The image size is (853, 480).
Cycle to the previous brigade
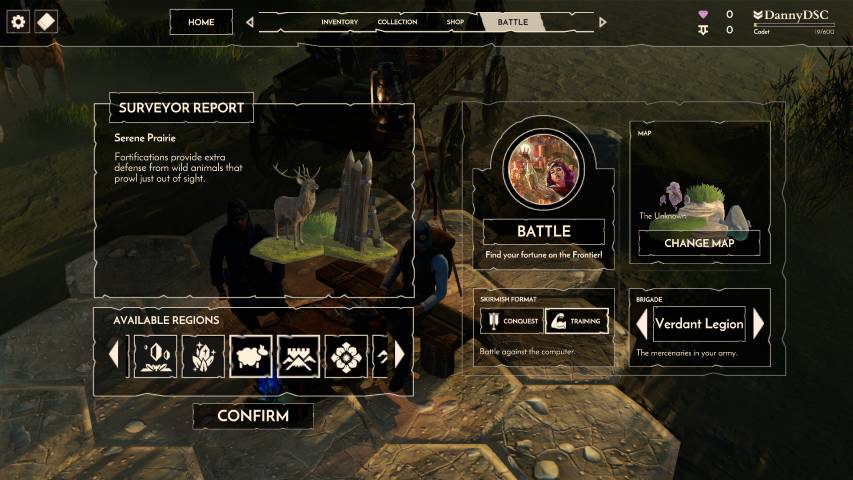tap(641, 324)
